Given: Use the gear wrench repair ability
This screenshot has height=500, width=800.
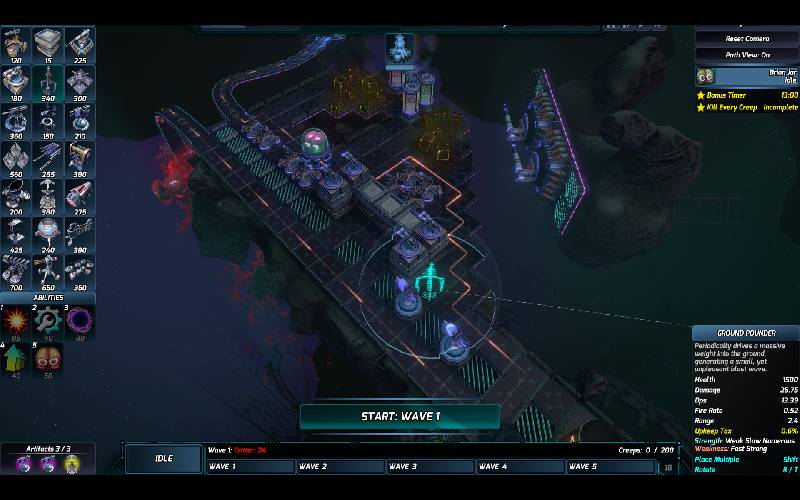Looking at the screenshot, I should [48, 322].
